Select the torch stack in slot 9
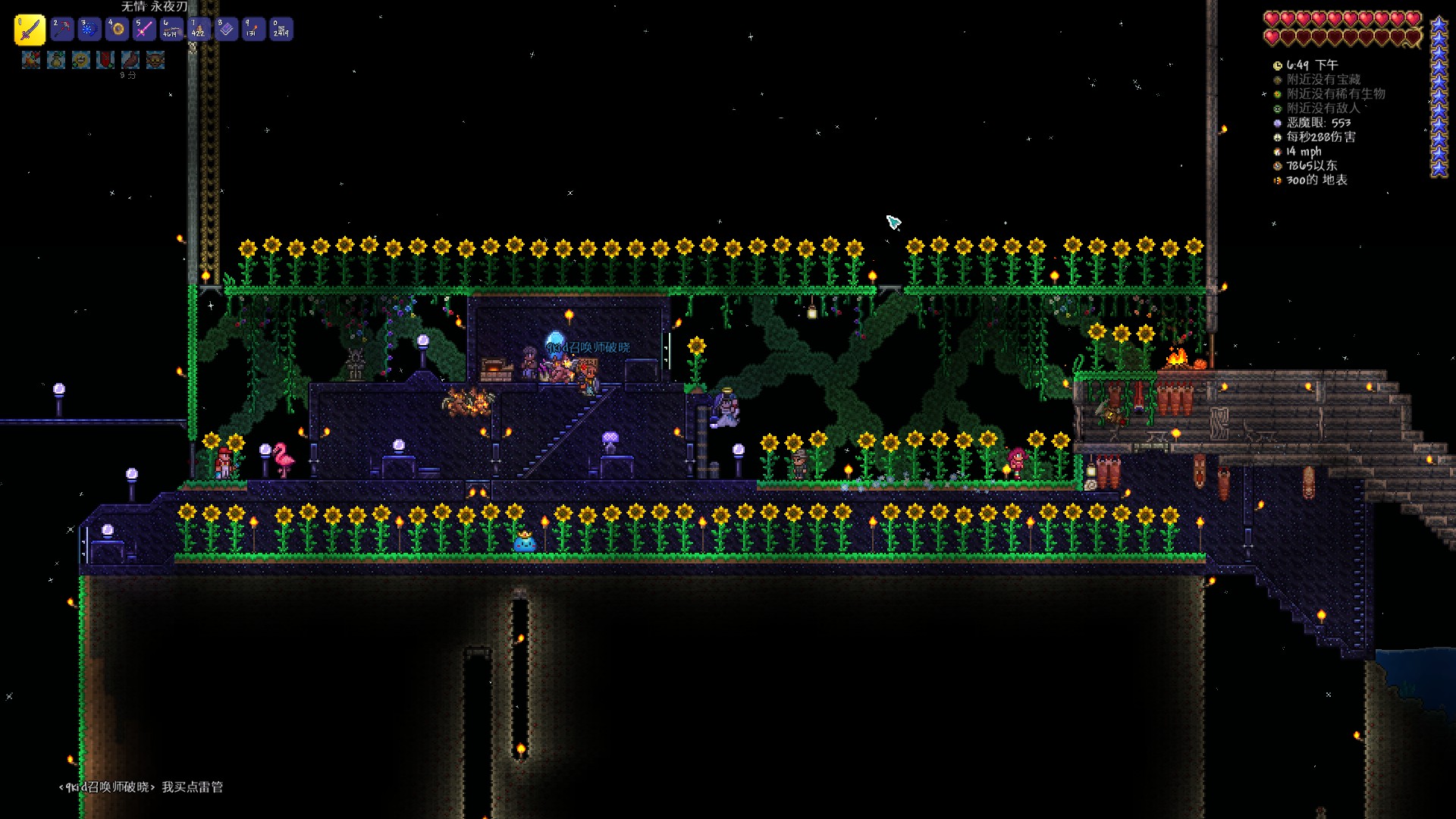The height and width of the screenshot is (819, 1456). pos(253,30)
